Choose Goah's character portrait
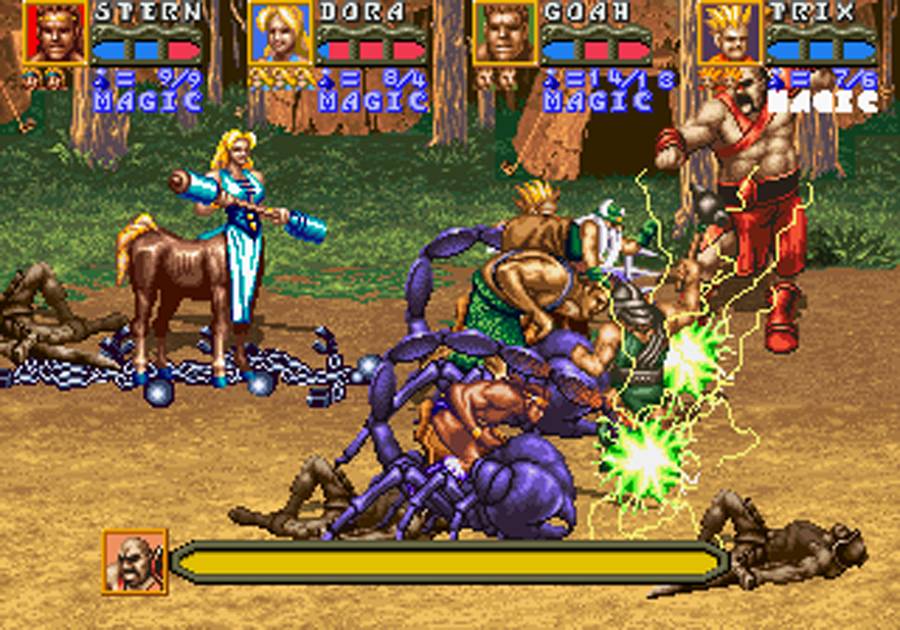This screenshot has height=630, width=900. pyautogui.click(x=505, y=33)
